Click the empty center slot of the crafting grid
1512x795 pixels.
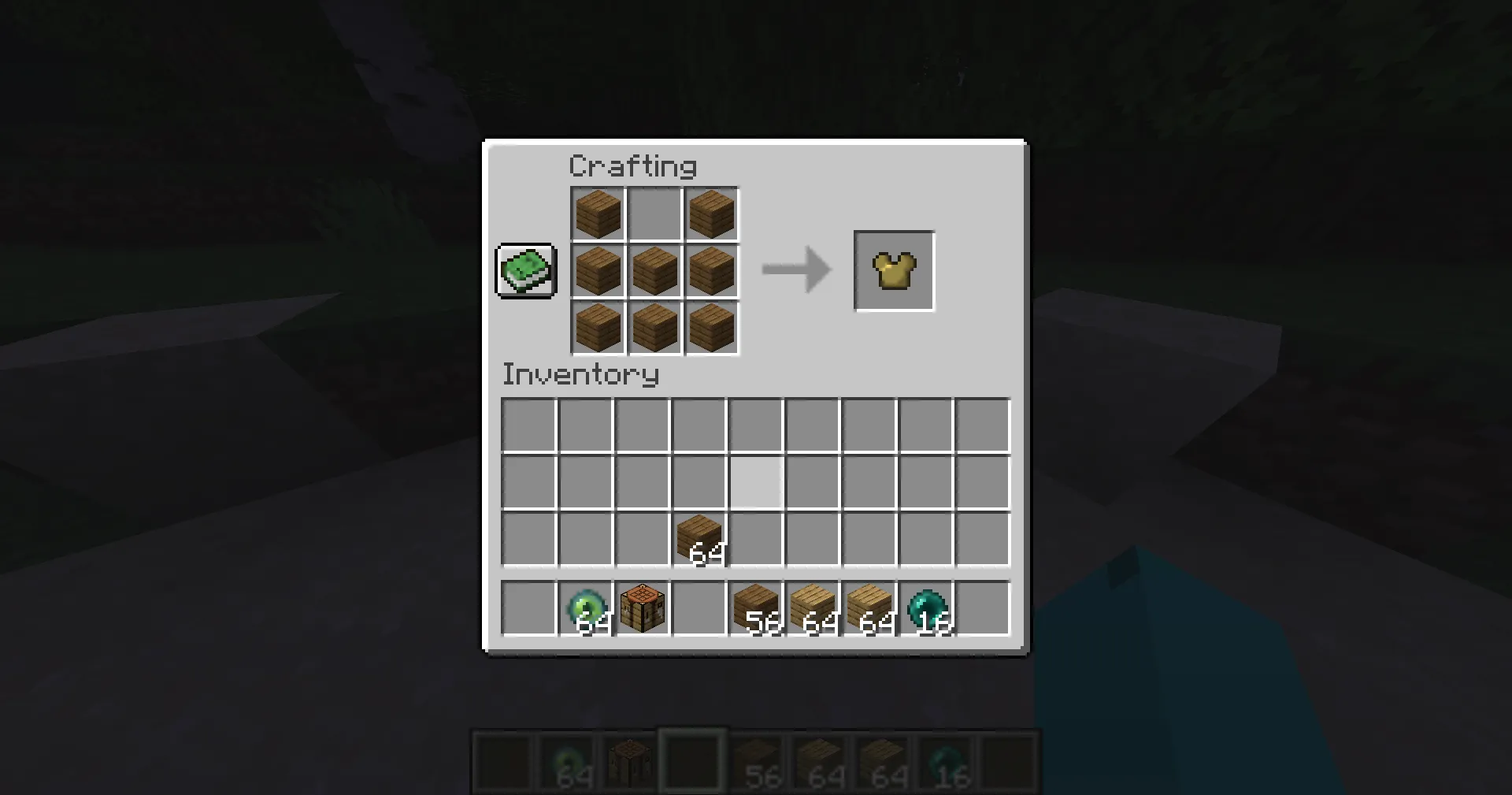point(654,213)
